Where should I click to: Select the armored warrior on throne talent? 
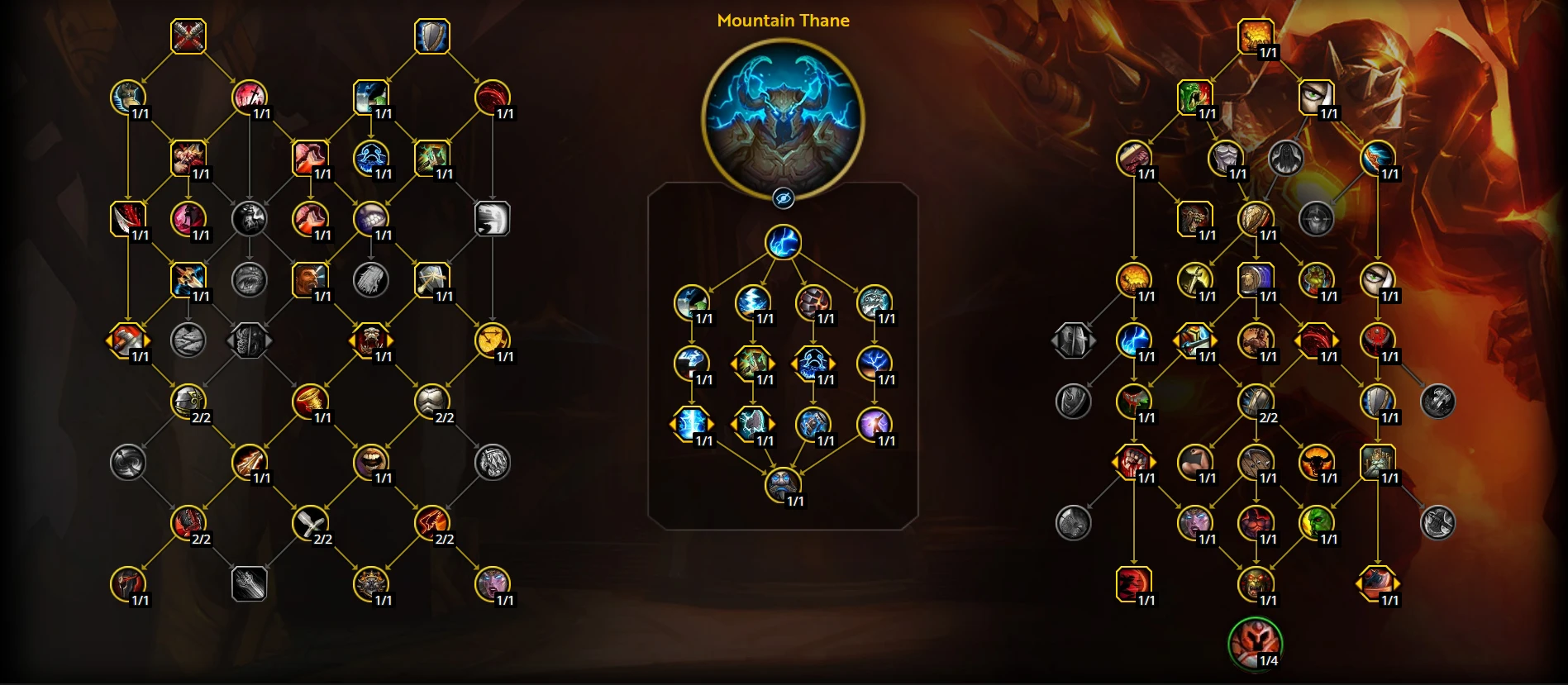pos(1377,462)
